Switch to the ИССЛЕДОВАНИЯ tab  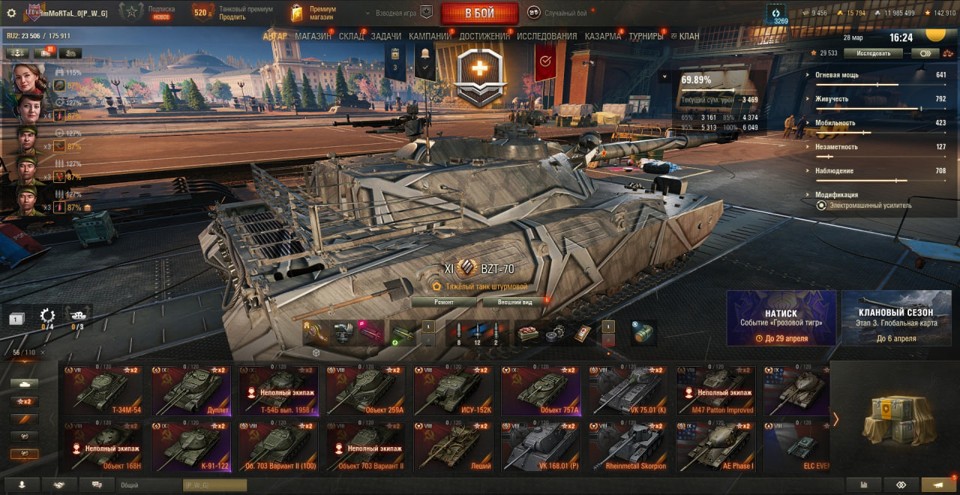point(546,36)
